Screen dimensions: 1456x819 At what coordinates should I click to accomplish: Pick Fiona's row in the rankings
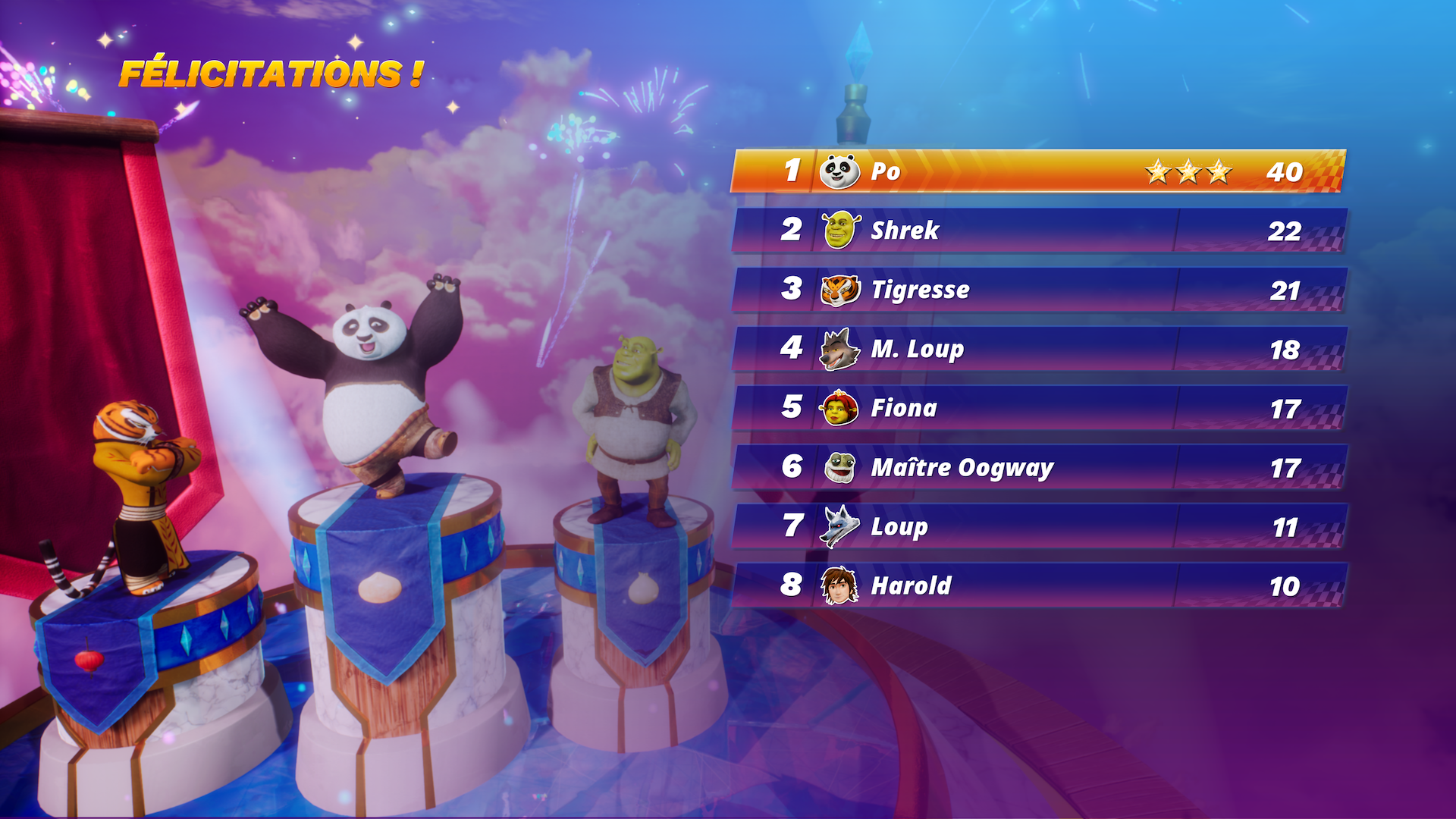[x=1037, y=408]
